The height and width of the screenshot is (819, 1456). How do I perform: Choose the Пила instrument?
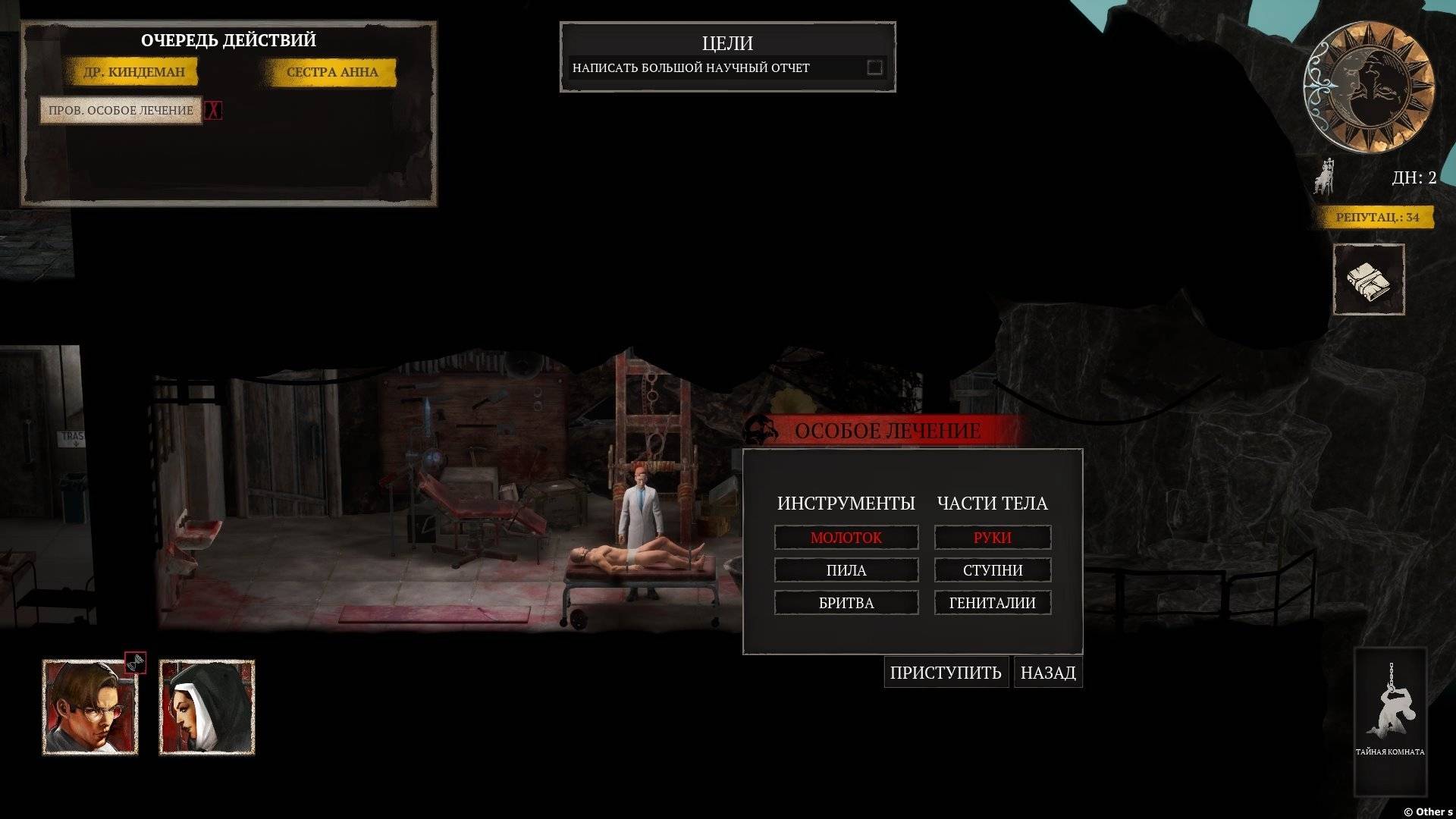(846, 570)
